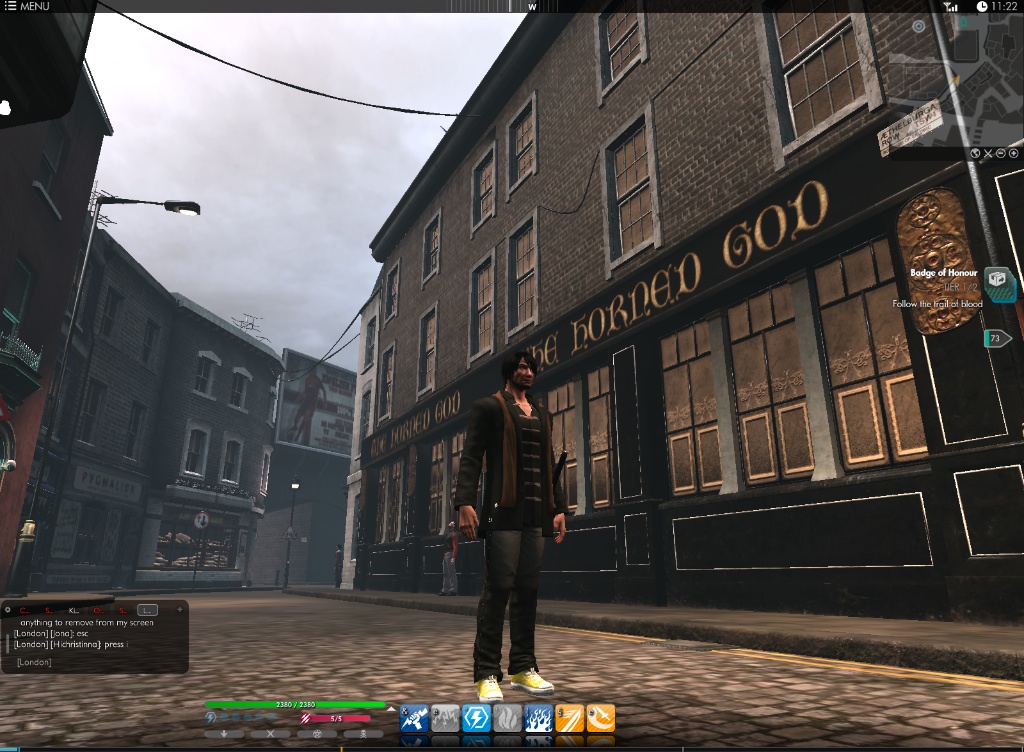Viewport: 1024px width, 752px height.
Task: Click the crossed-swords icon below the minimap
Action: coord(988,153)
